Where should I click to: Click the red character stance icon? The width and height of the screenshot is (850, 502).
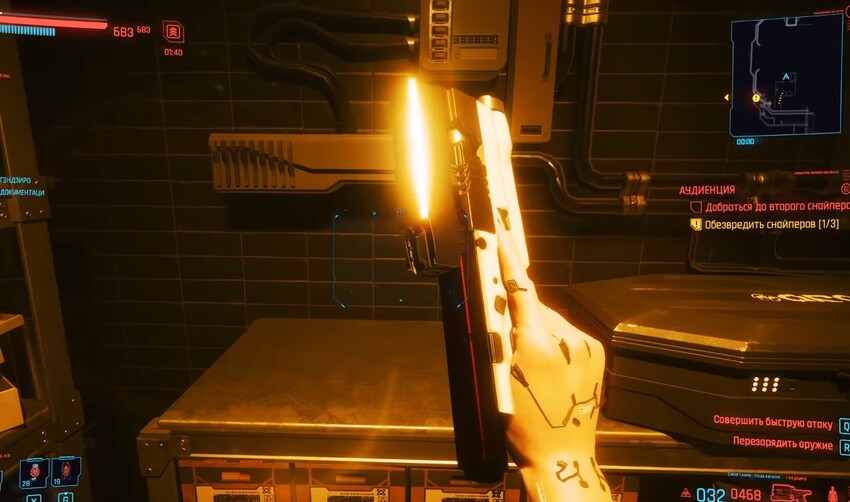(x=832, y=493)
